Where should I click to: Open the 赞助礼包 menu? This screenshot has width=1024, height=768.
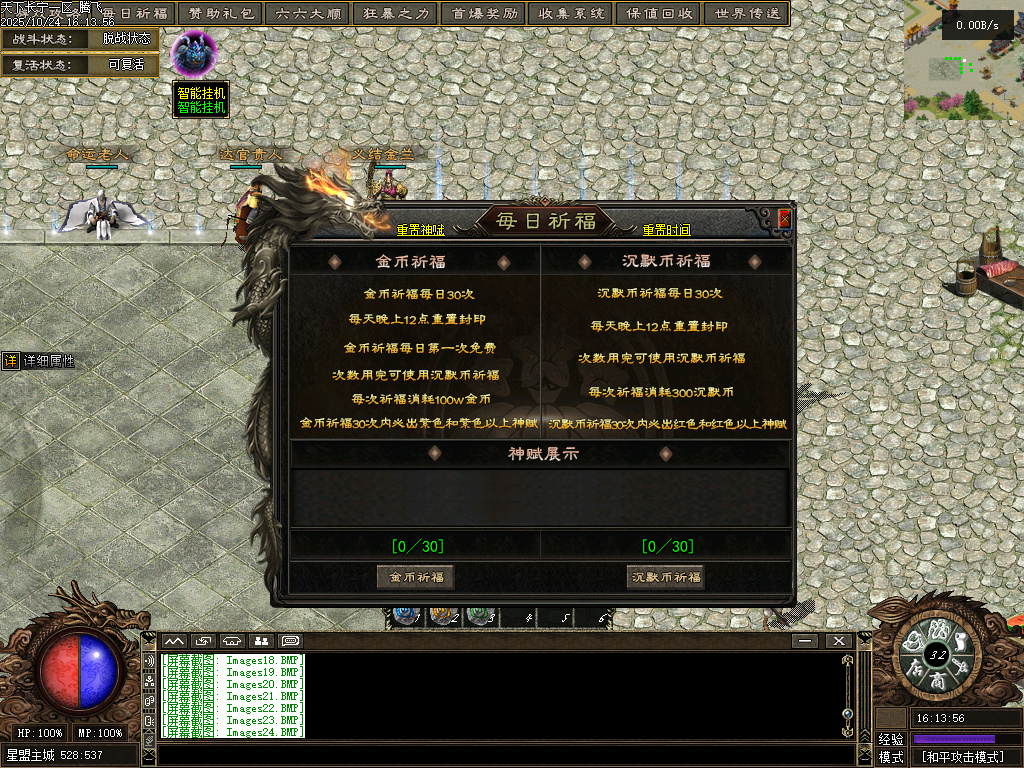[222, 14]
